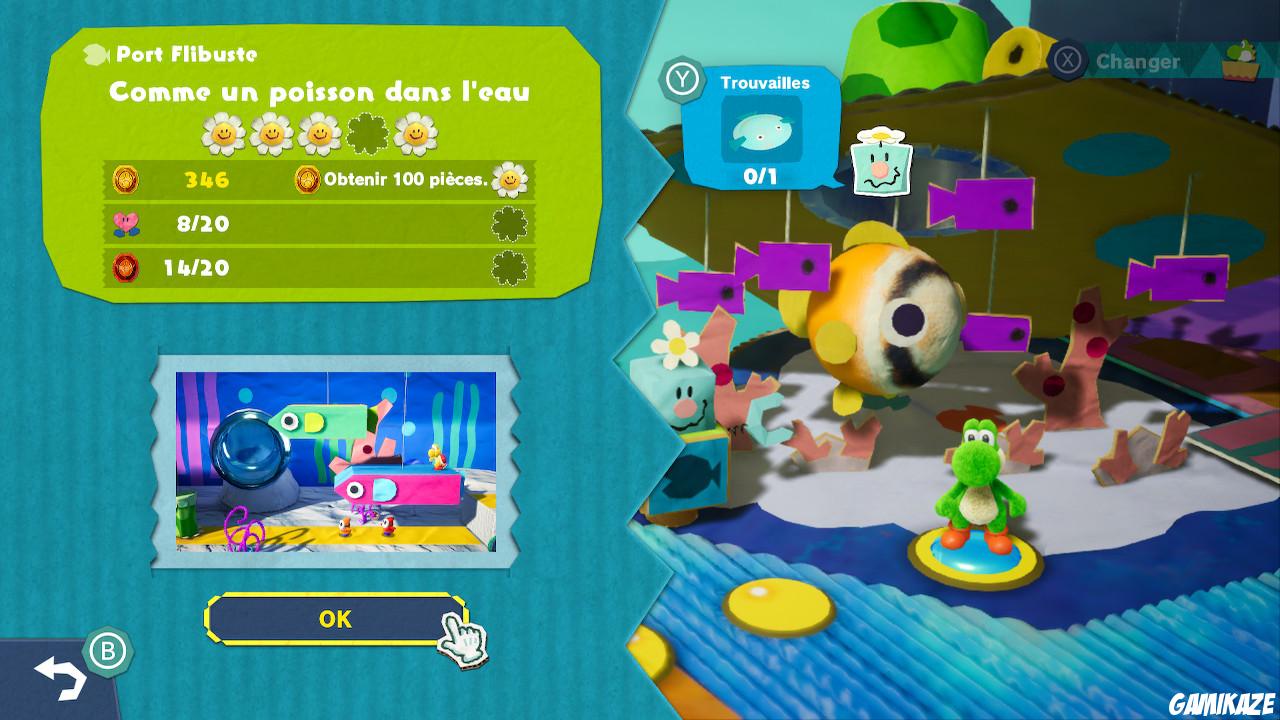
Task: Click the fish icon beside "Port Flibuste"
Action: pyautogui.click(x=97, y=53)
